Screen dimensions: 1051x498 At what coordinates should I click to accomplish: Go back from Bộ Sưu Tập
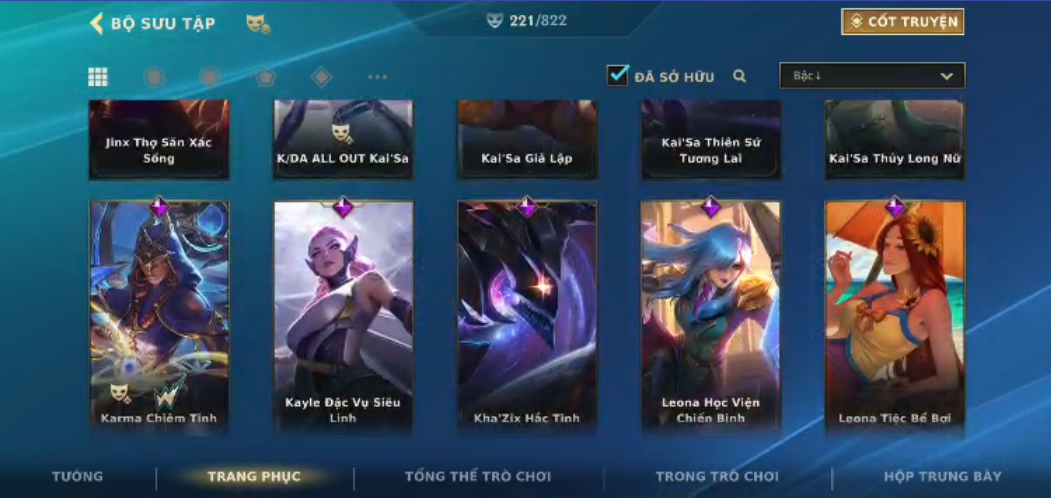pyautogui.click(x=97, y=23)
